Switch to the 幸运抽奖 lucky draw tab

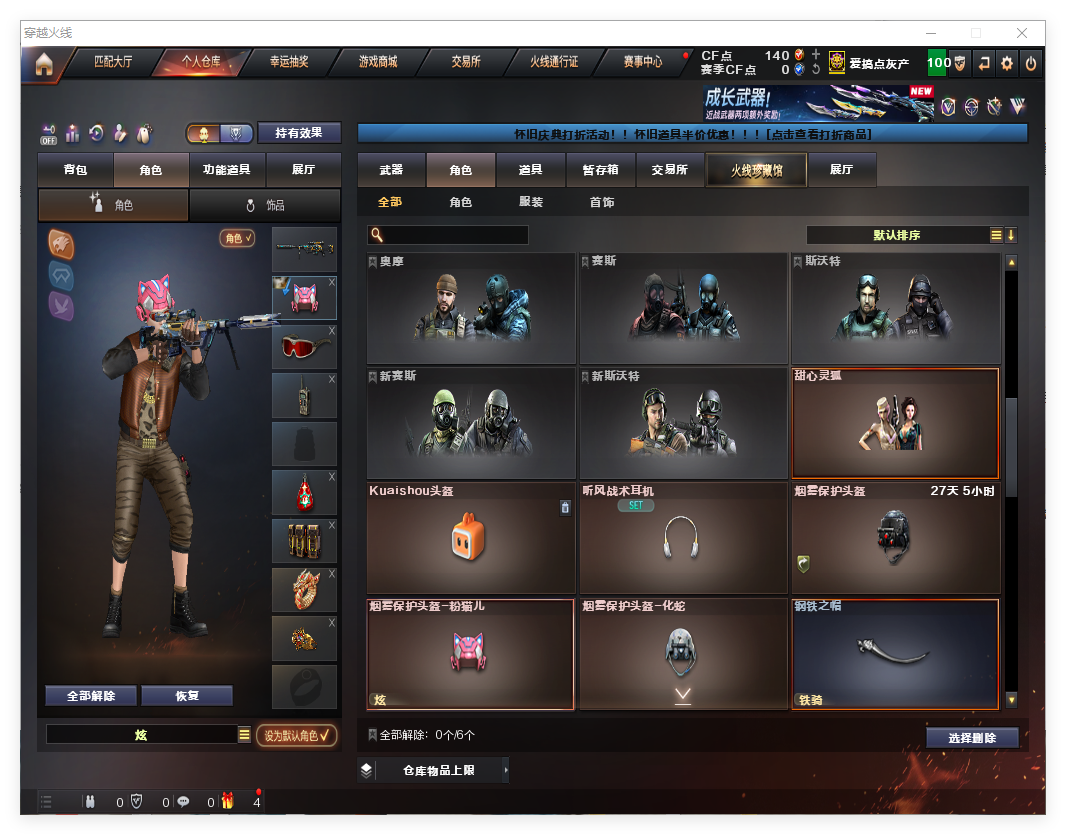(x=289, y=62)
